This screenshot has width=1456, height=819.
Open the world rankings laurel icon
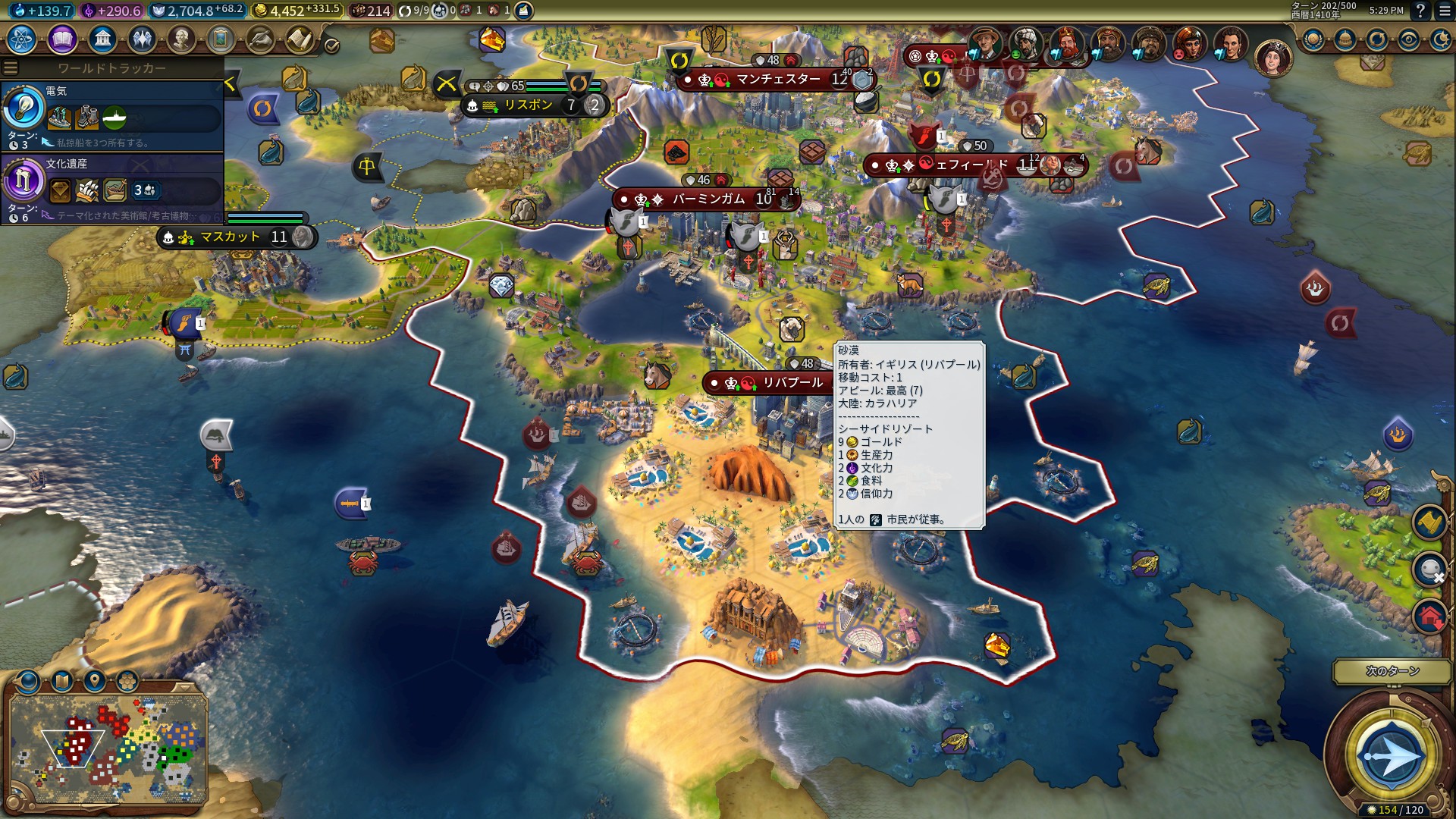coord(1313,39)
